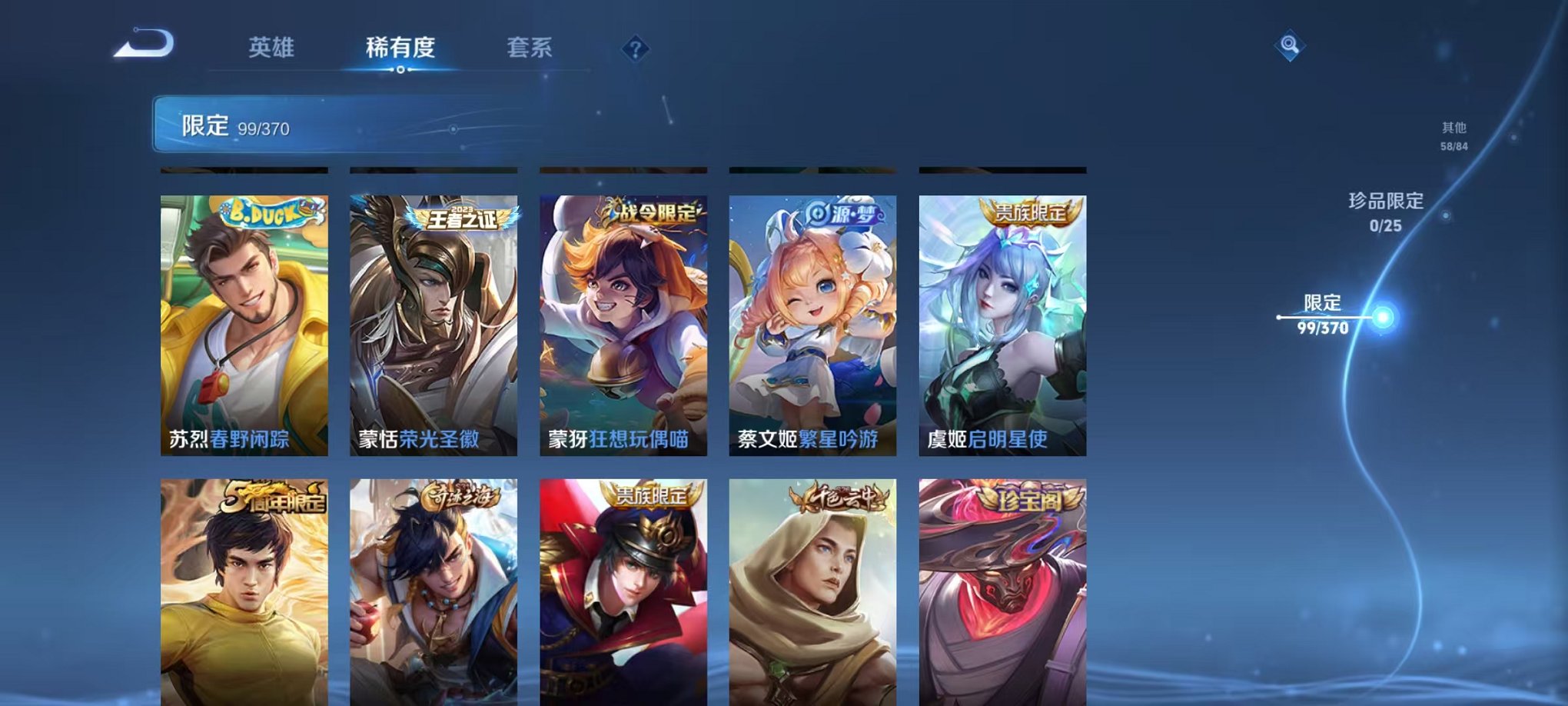Select the 其他 58/84 category on the right
Screen dimensions: 1568x706
[1453, 137]
